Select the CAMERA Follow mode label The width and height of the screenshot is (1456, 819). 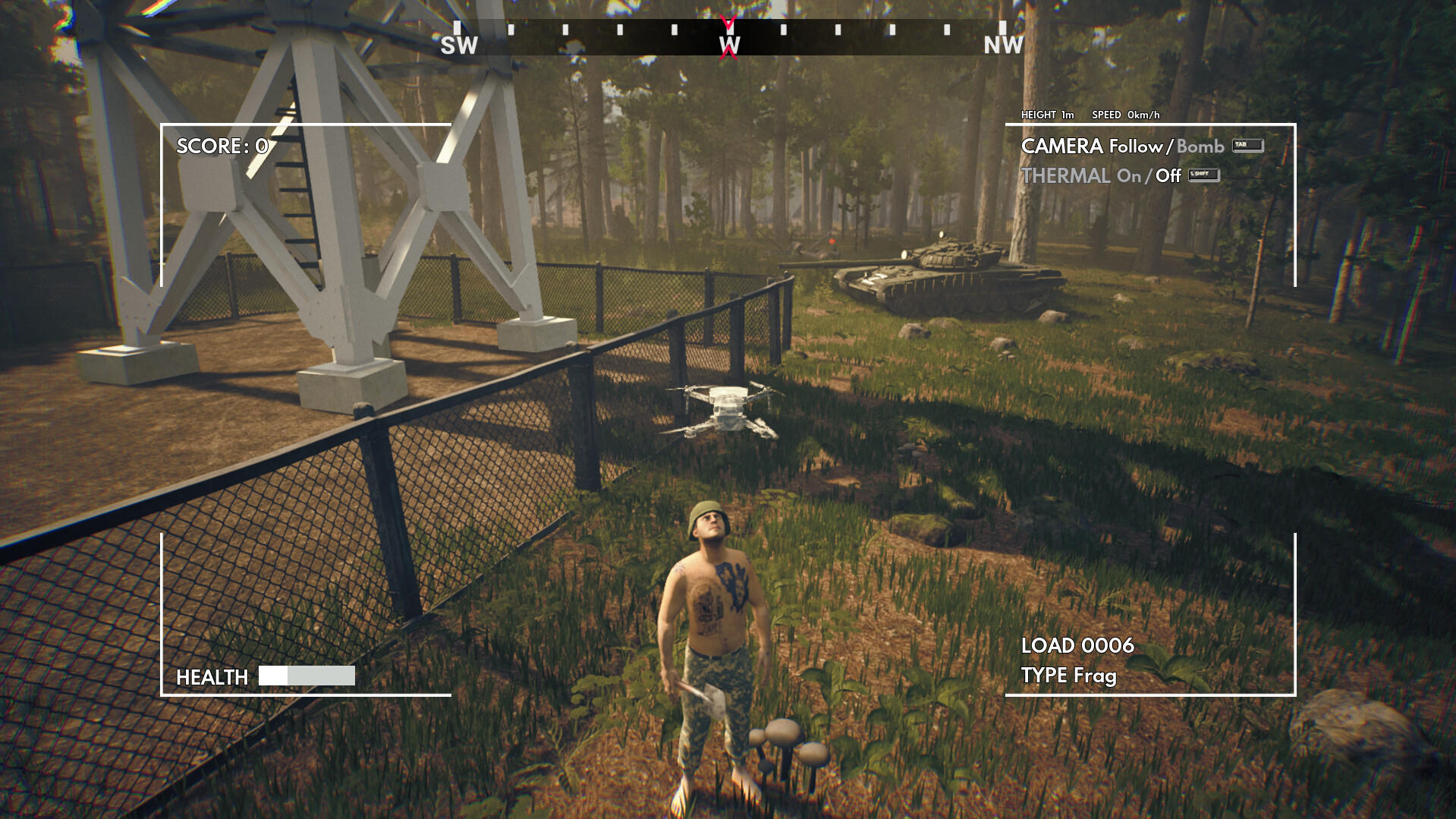[x=1137, y=146]
